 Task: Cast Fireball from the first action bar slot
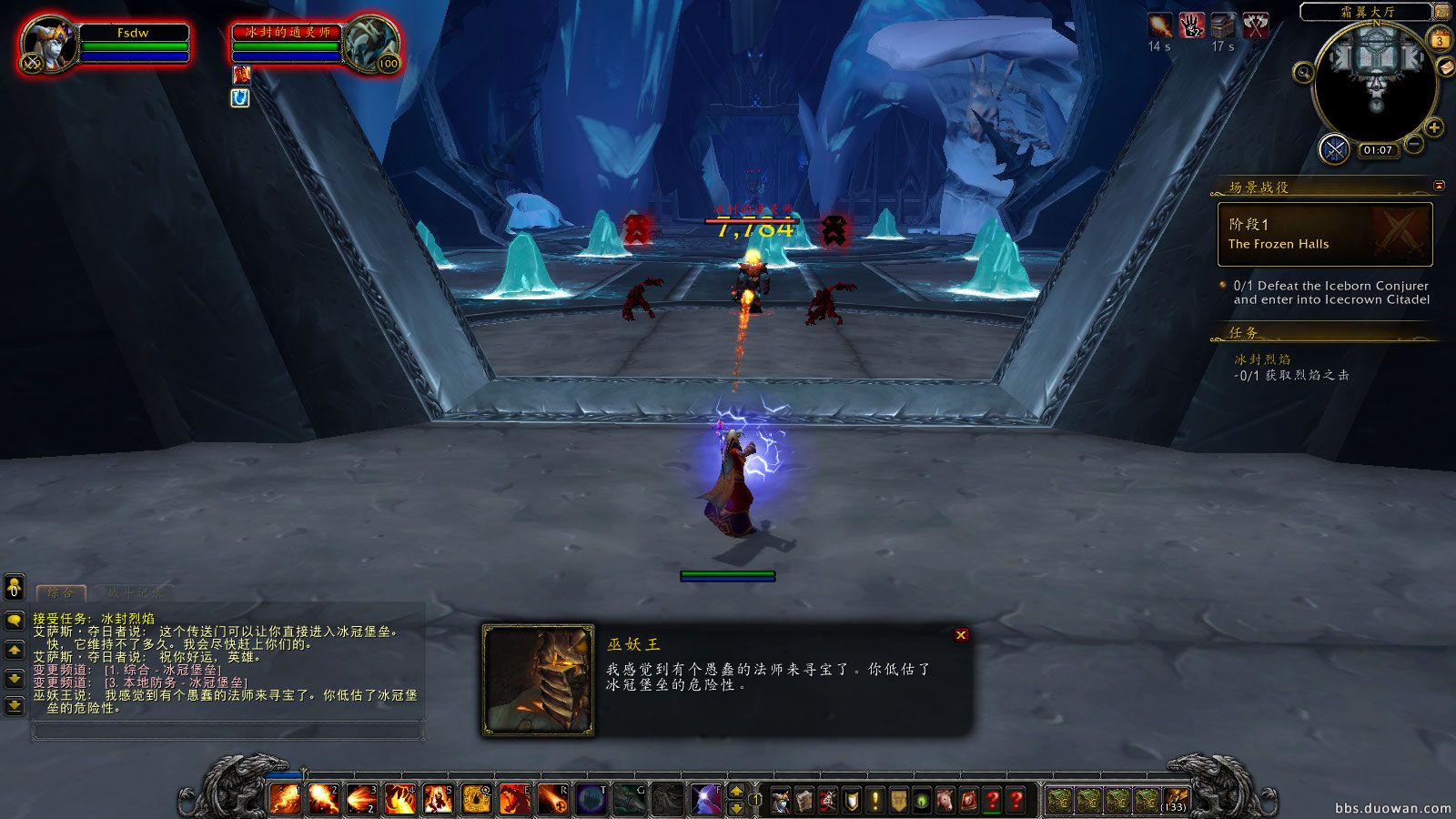(x=284, y=796)
